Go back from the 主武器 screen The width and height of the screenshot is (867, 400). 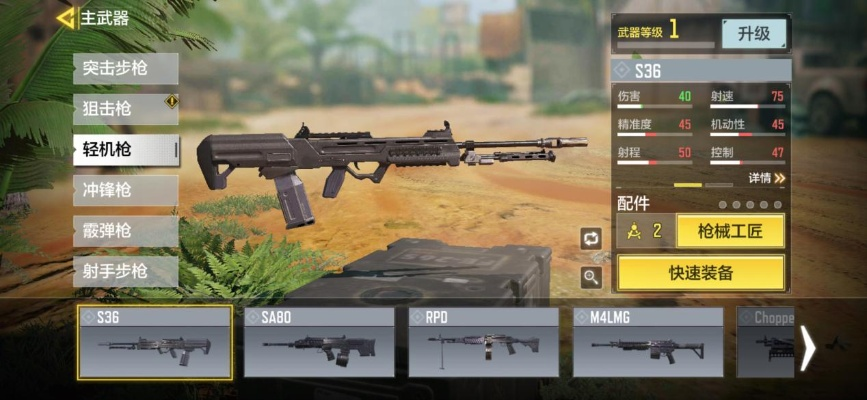point(66,18)
